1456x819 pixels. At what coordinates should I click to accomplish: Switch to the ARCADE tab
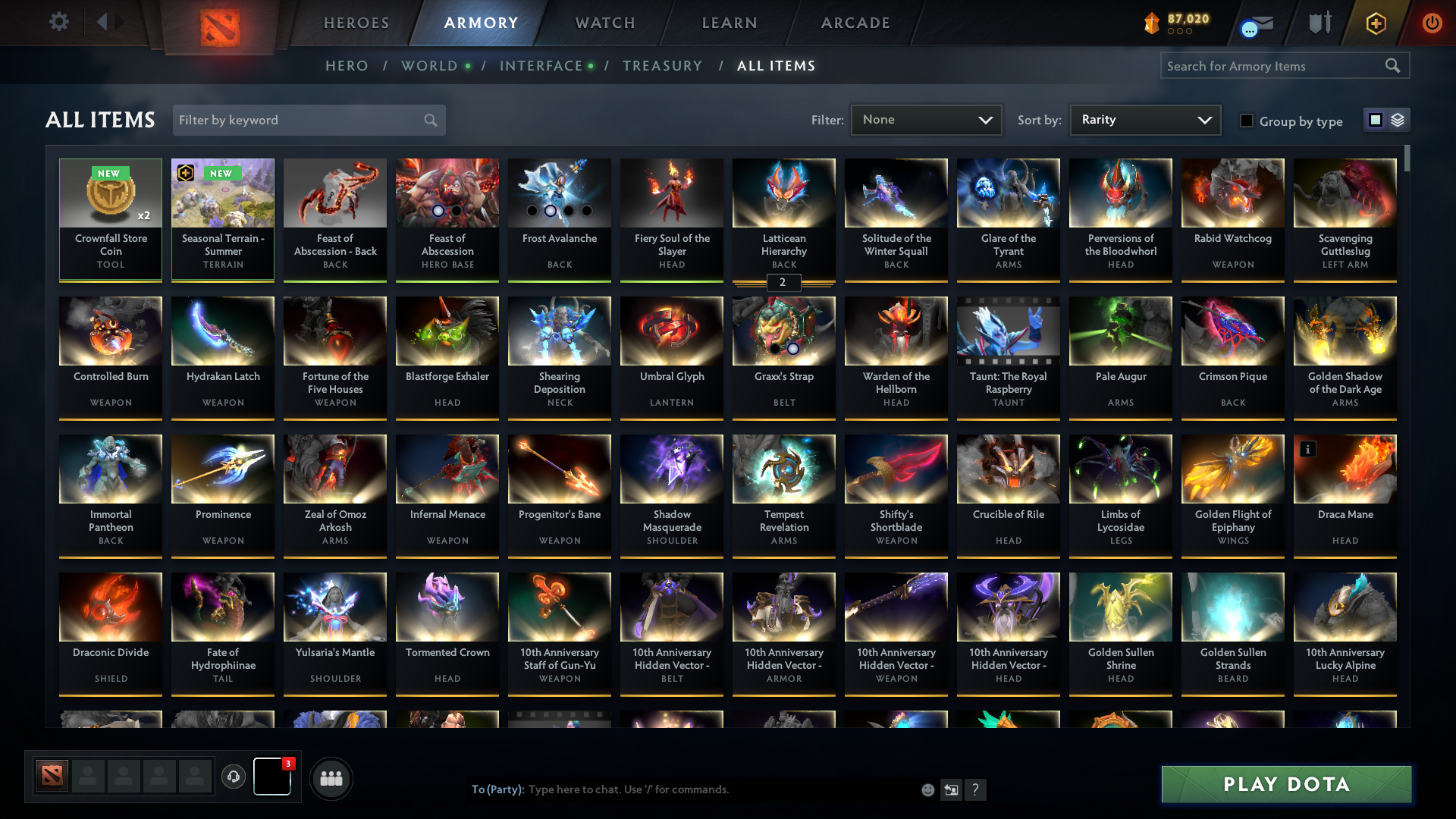(x=855, y=23)
